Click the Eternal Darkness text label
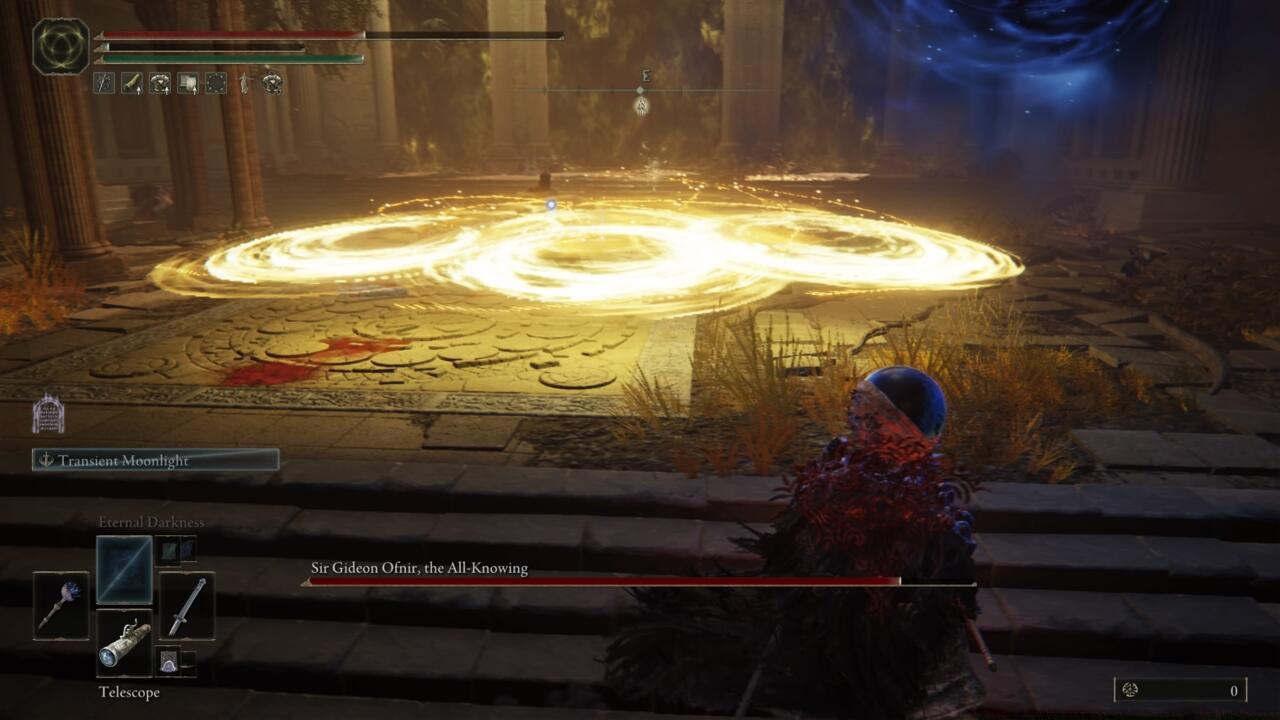This screenshot has width=1280, height=720. coord(150,522)
